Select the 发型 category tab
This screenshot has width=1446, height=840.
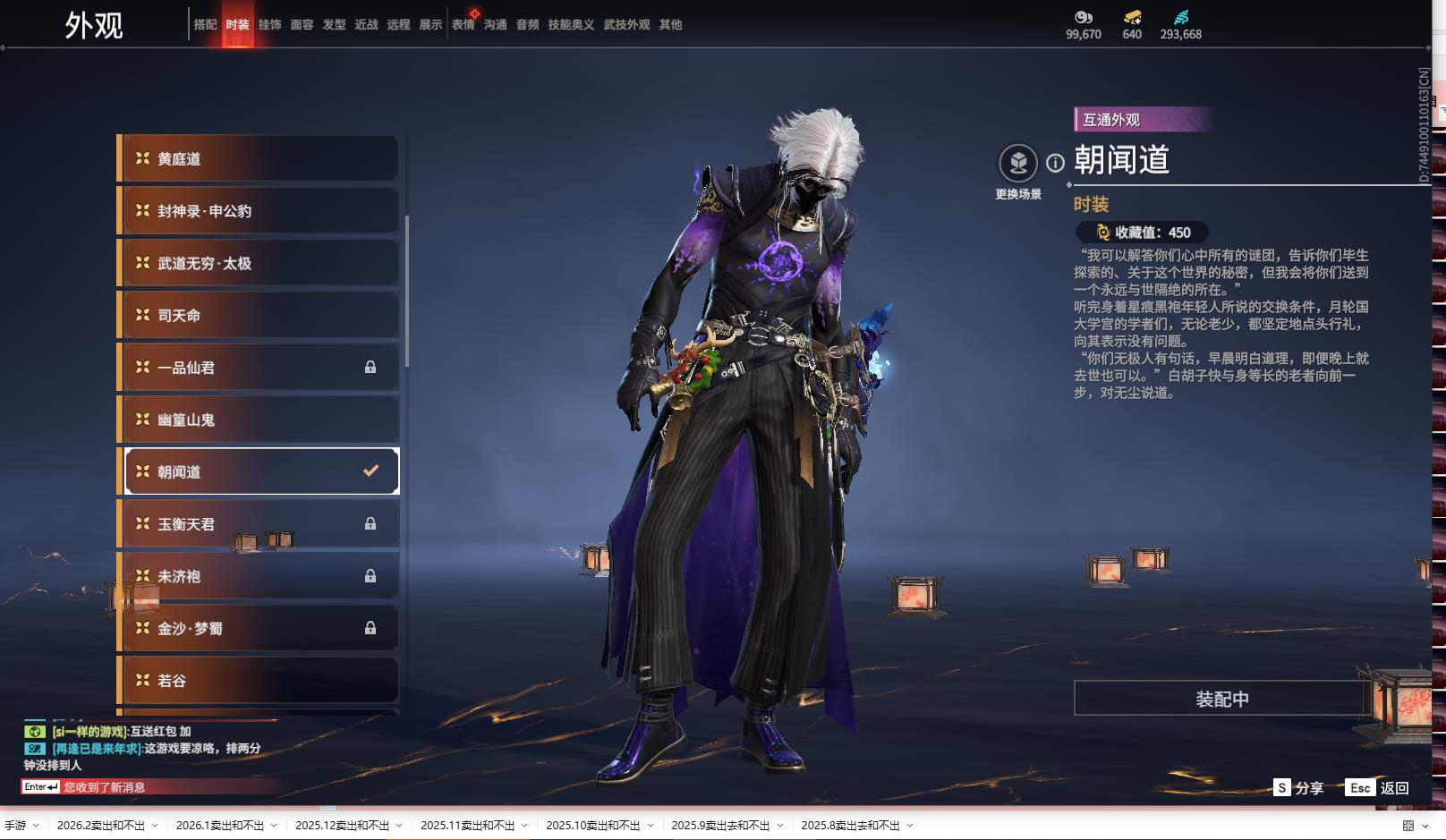pyautogui.click(x=334, y=25)
